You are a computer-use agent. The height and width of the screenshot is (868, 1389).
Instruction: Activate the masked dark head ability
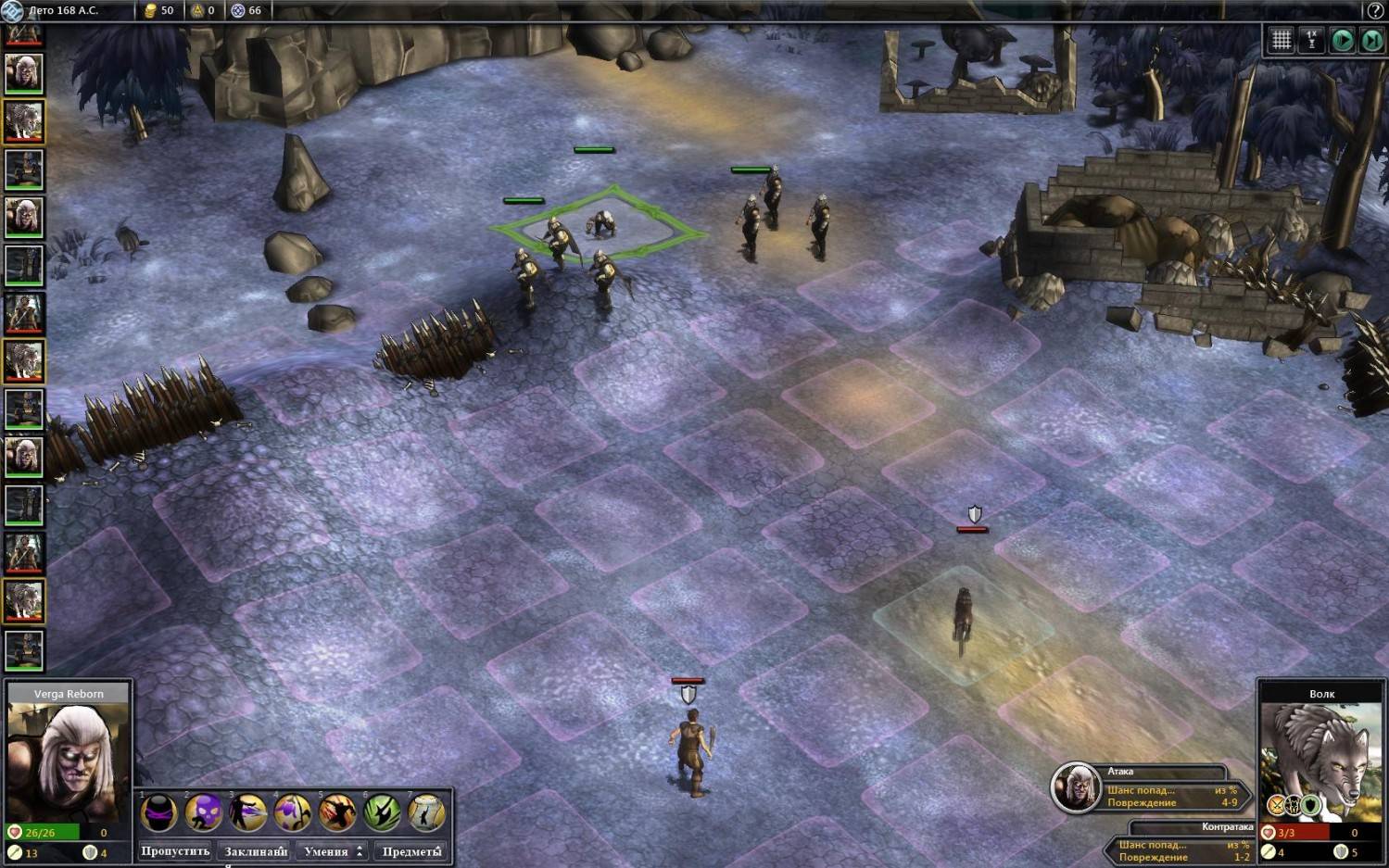click(x=159, y=813)
